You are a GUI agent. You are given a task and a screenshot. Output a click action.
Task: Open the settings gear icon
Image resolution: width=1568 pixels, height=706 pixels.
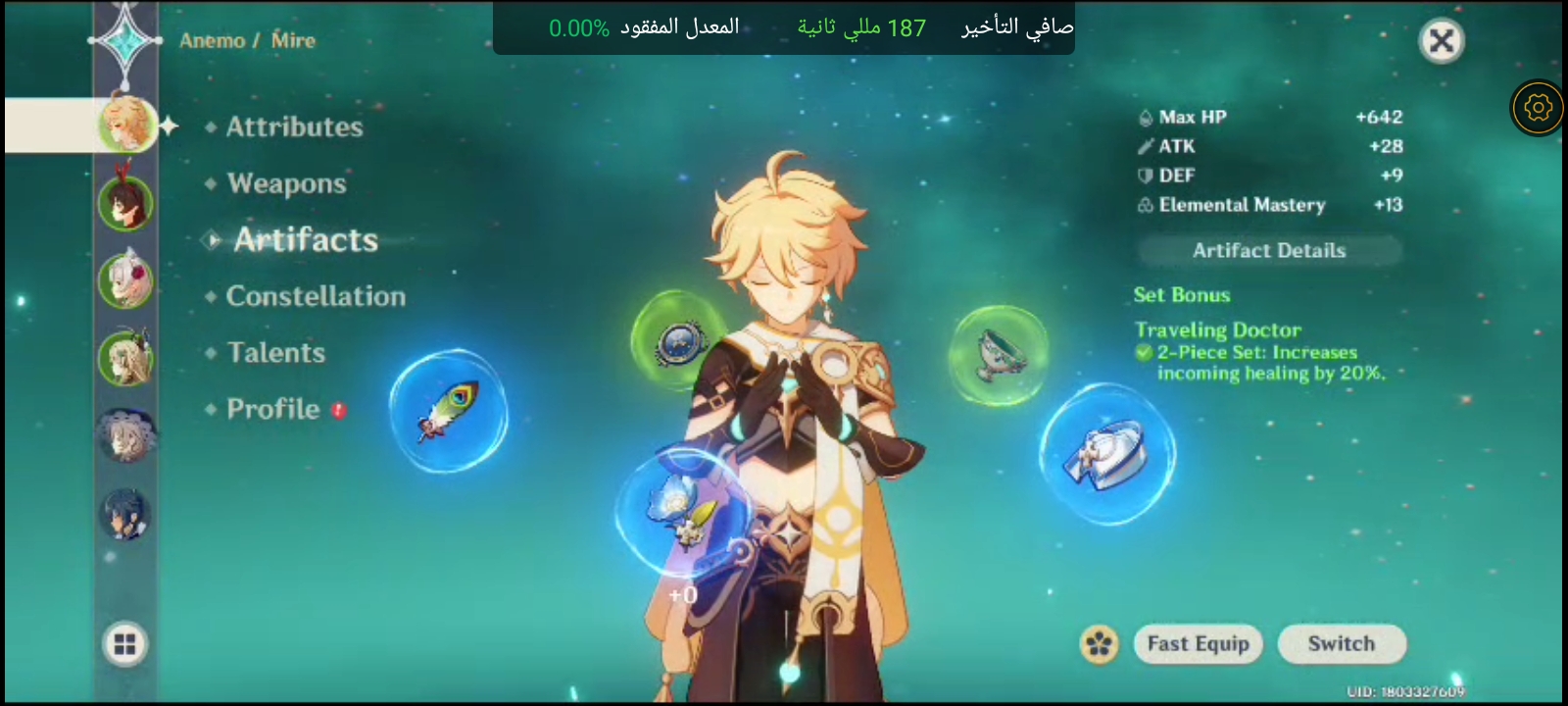[x=1538, y=108]
